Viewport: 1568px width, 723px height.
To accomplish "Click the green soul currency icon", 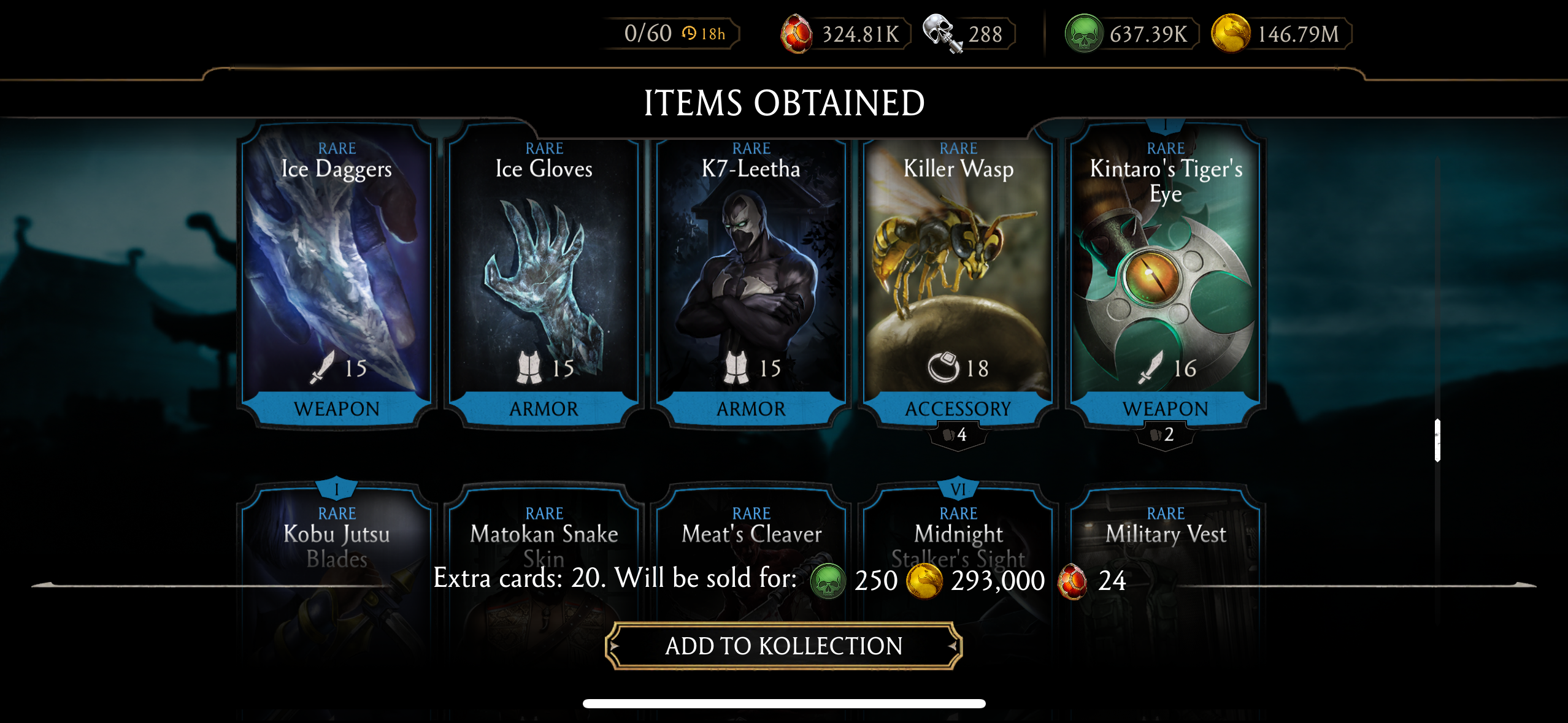I will point(1083,33).
